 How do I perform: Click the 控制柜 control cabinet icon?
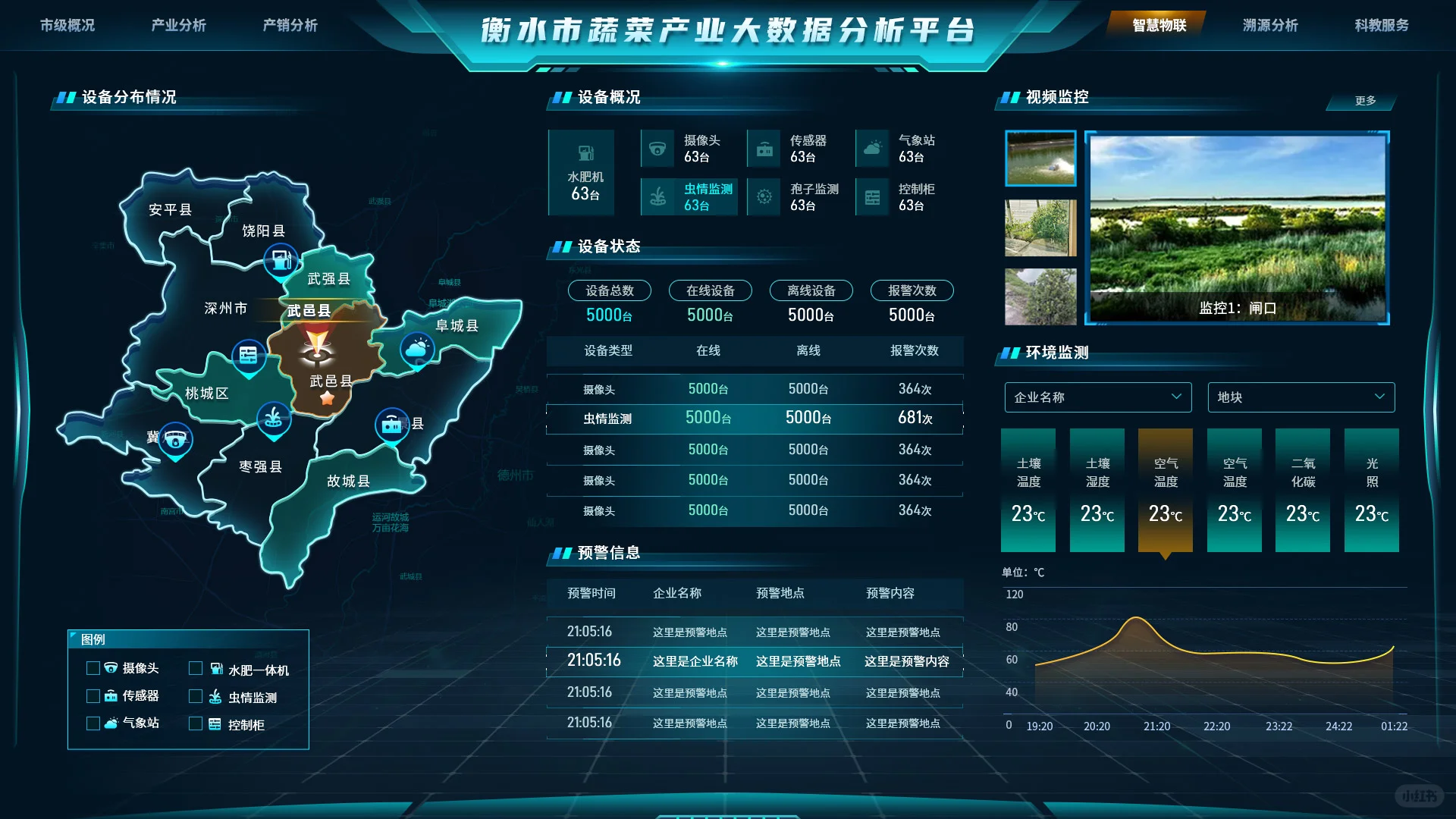[872, 196]
